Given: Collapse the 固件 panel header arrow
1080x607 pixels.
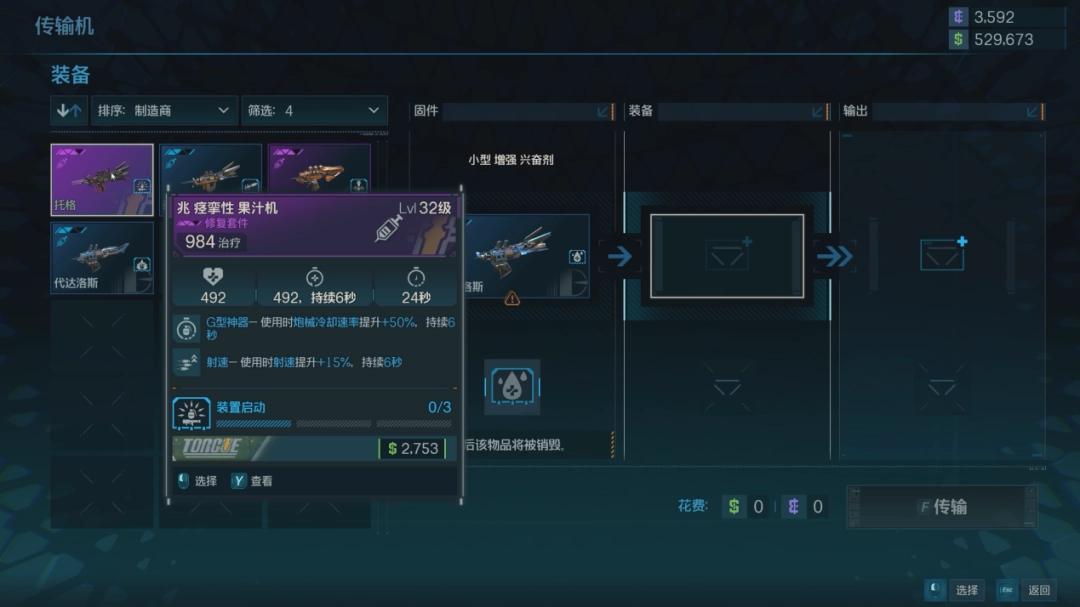Looking at the screenshot, I should (603, 111).
